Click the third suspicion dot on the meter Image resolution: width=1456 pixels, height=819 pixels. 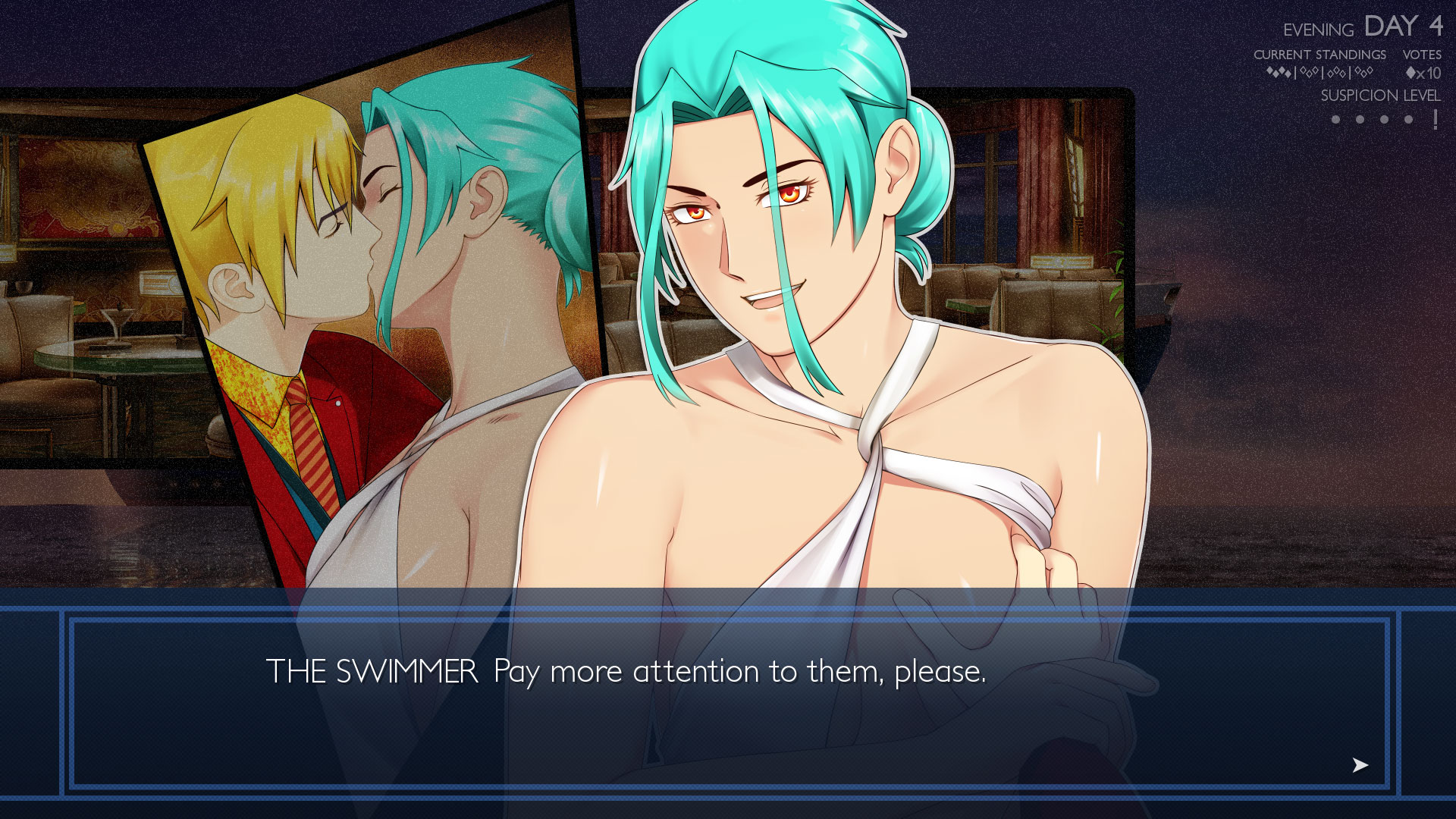[x=1385, y=121]
